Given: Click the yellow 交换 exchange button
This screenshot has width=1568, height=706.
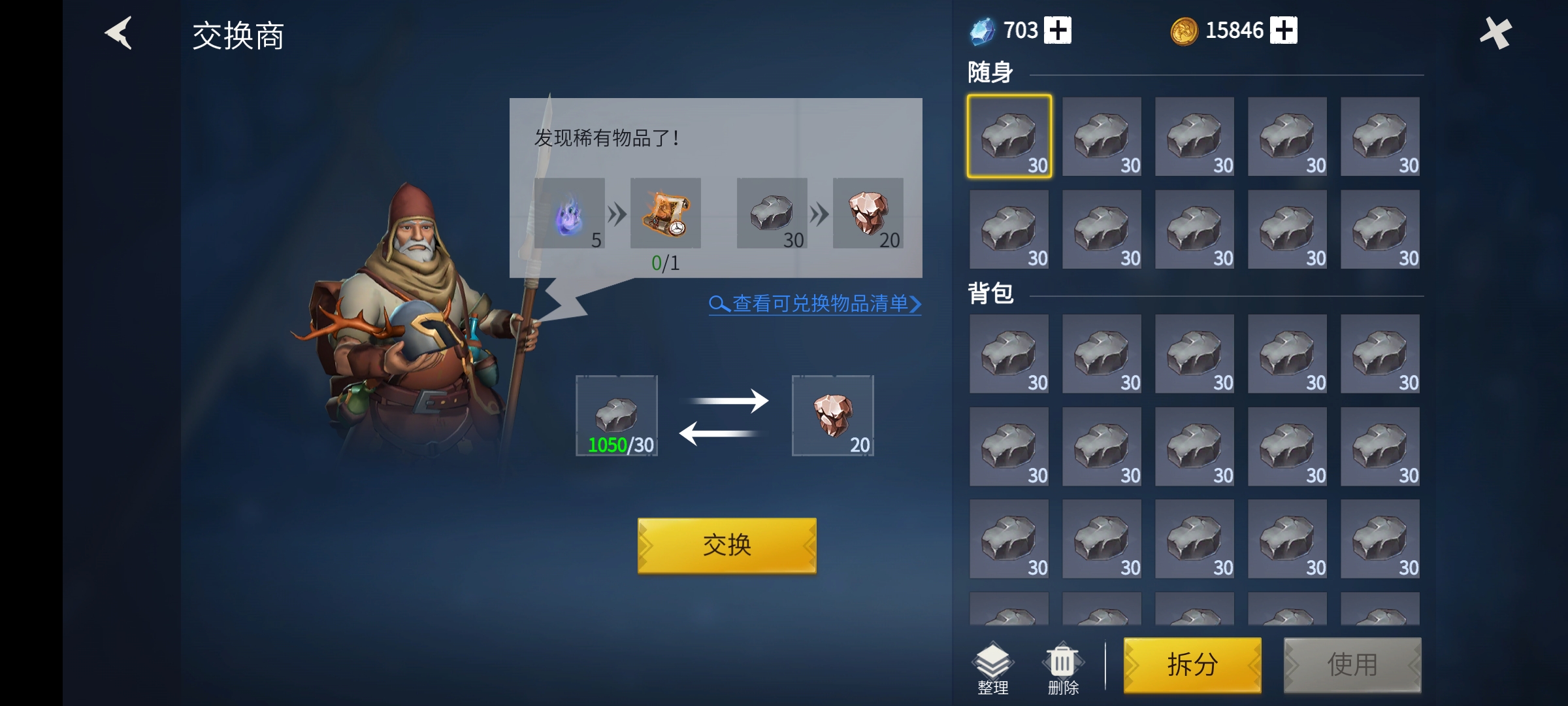Looking at the screenshot, I should pyautogui.click(x=727, y=545).
